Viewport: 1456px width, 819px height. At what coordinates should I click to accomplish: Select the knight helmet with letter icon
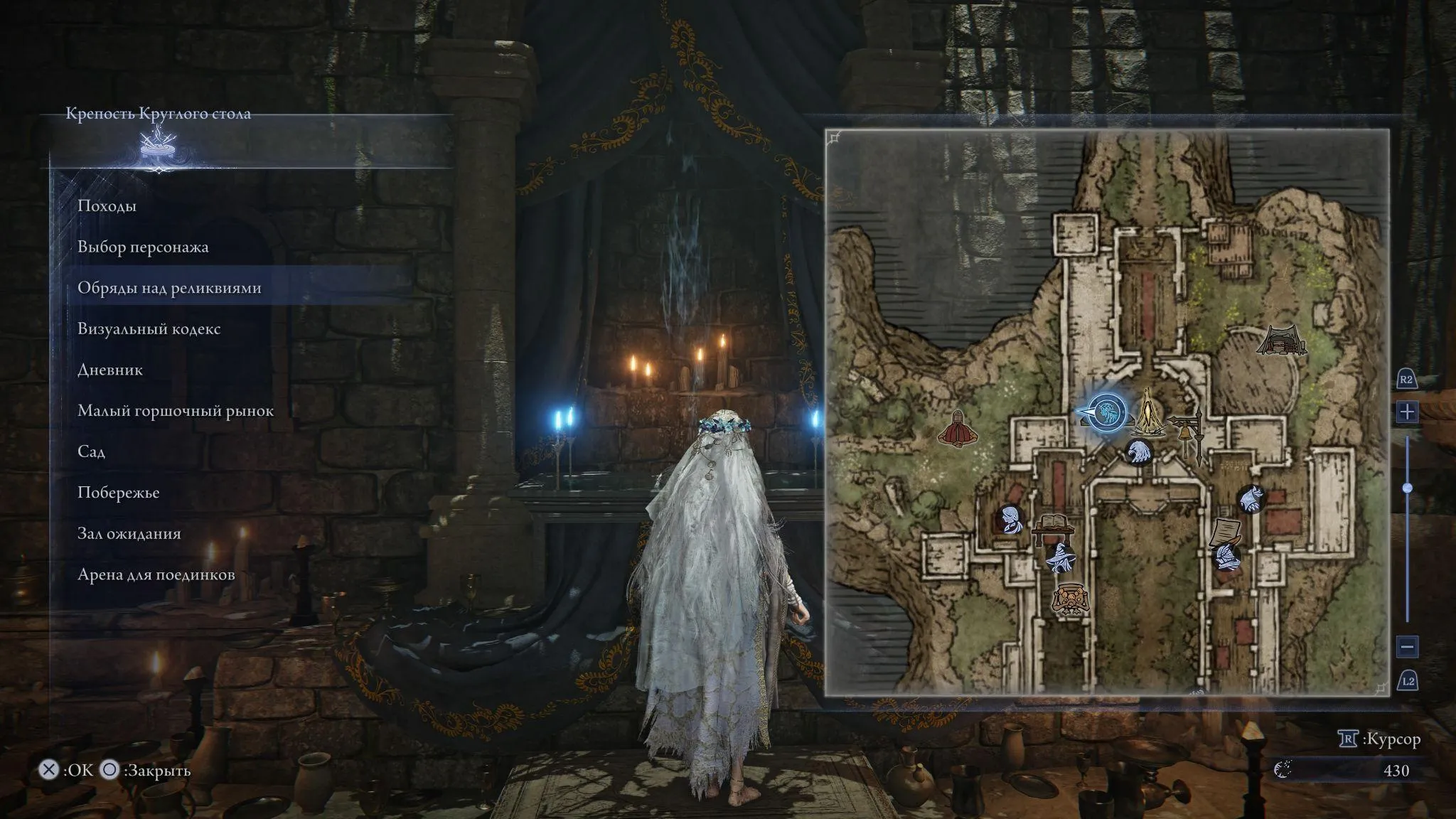tap(1228, 555)
